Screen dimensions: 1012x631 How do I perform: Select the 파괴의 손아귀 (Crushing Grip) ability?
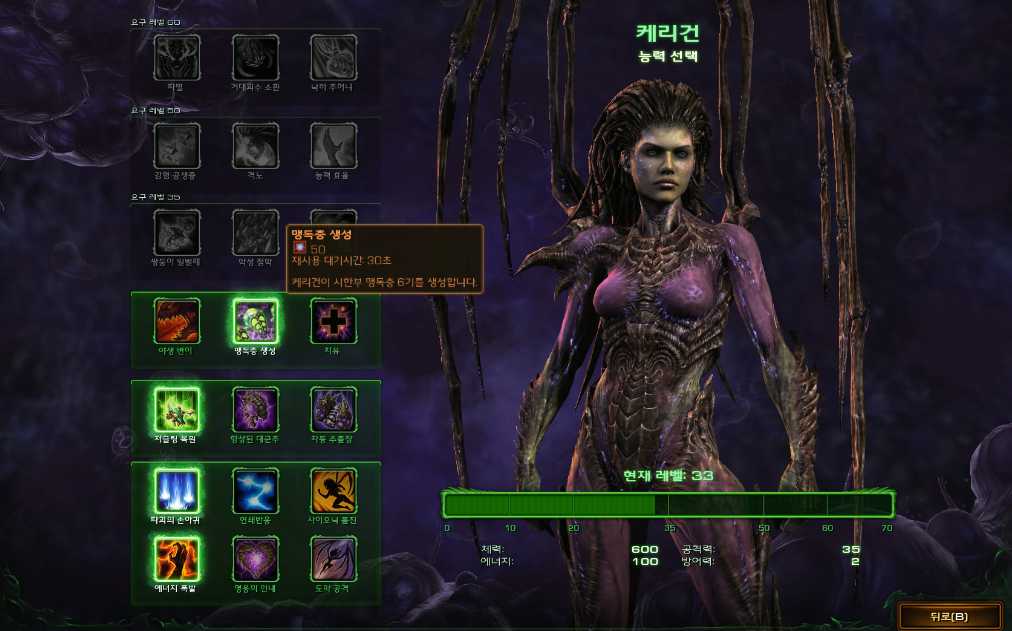click(x=177, y=491)
